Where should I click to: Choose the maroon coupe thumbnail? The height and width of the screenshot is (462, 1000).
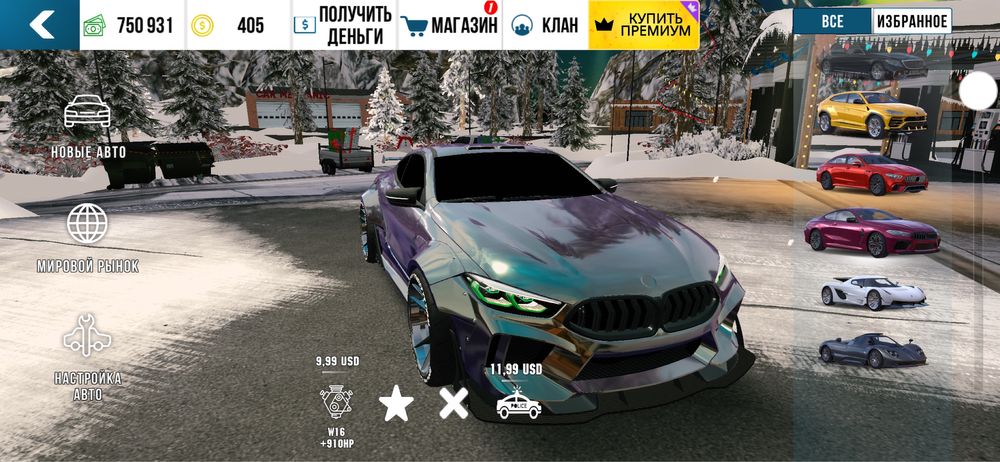872,233
